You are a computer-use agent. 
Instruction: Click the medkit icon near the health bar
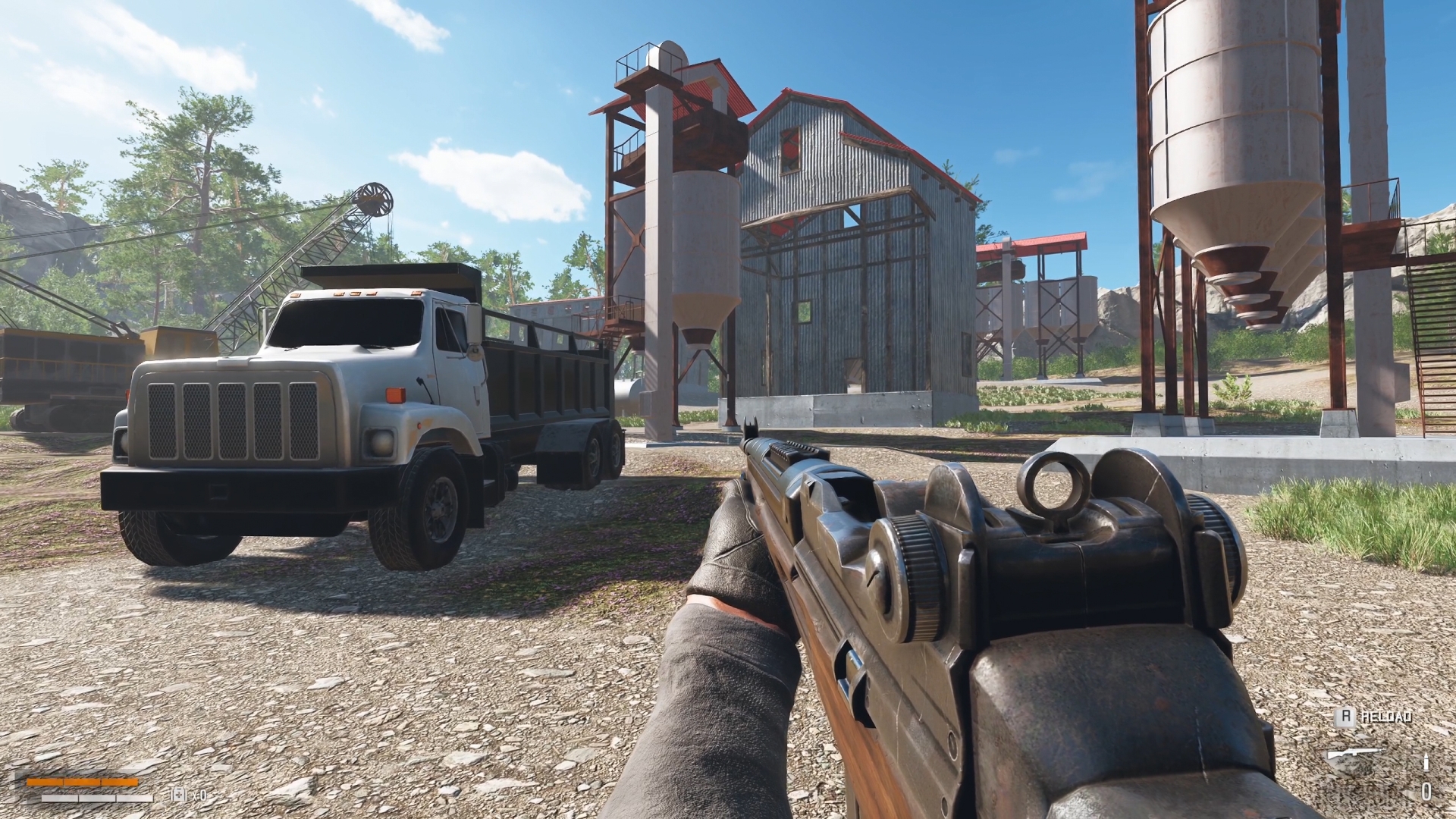(178, 794)
